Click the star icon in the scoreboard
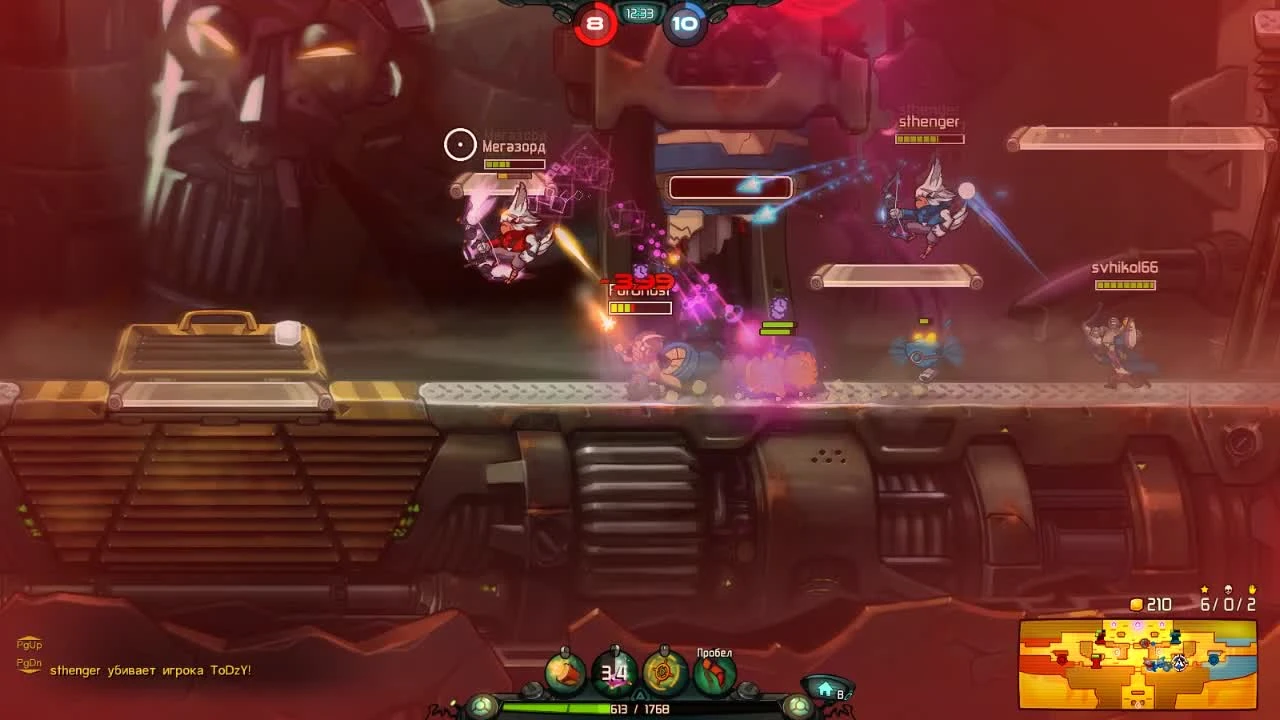The width and height of the screenshot is (1280, 720). point(1205,589)
